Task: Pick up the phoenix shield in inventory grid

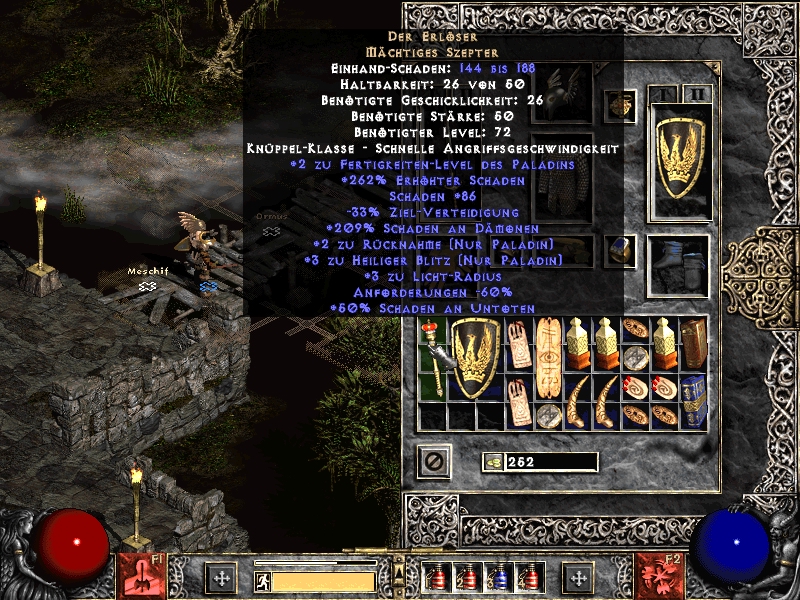Action: tap(476, 359)
